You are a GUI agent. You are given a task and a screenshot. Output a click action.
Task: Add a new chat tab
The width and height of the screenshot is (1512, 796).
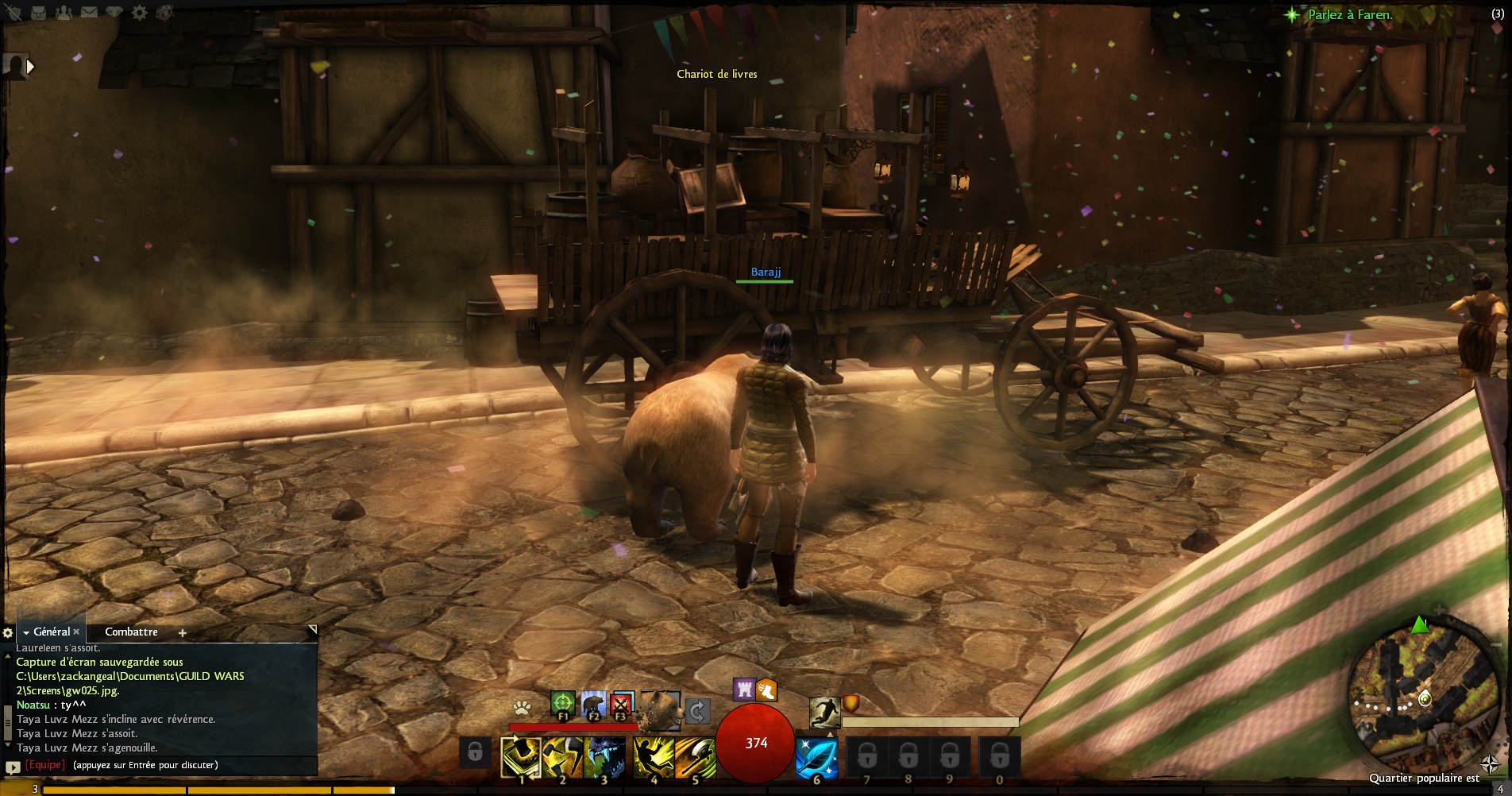[182, 632]
